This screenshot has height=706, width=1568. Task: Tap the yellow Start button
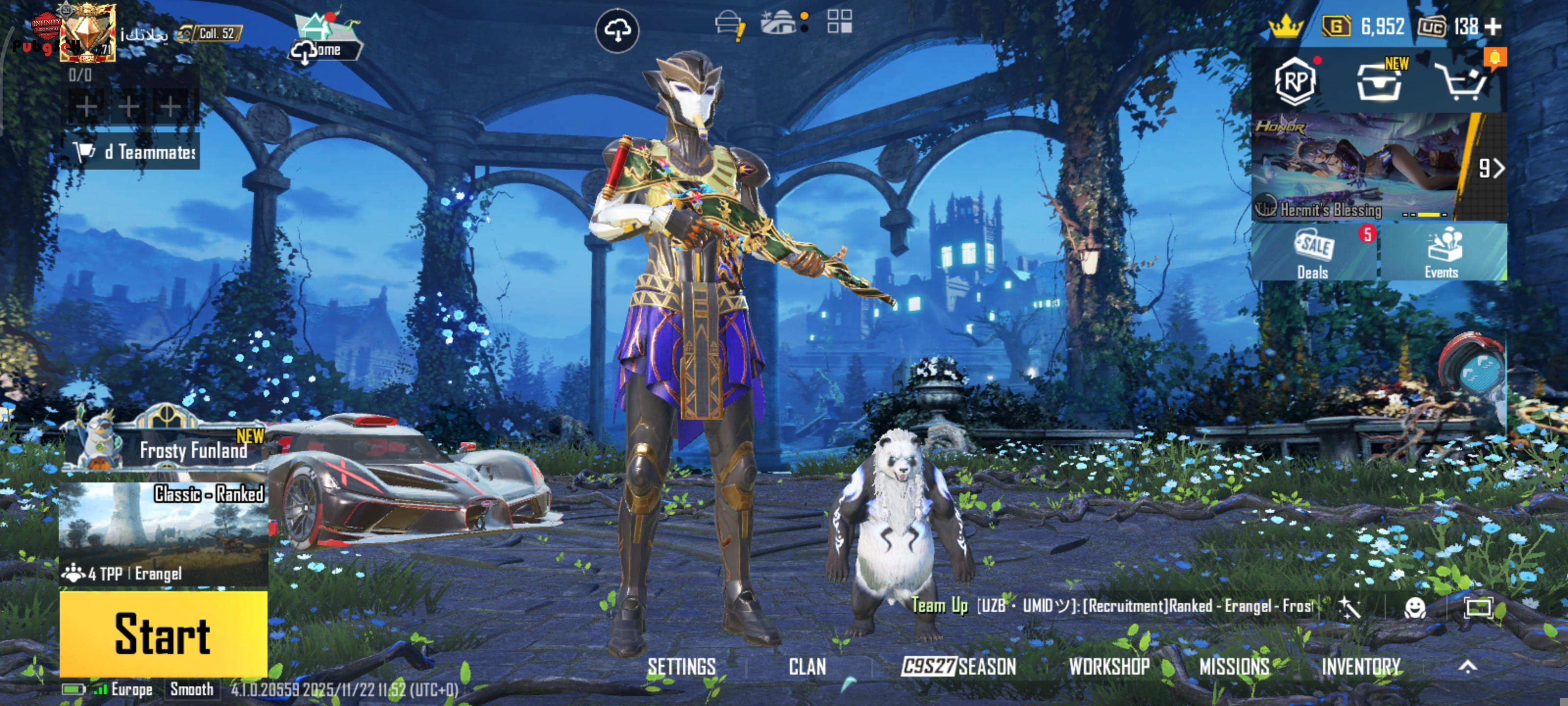(x=163, y=633)
